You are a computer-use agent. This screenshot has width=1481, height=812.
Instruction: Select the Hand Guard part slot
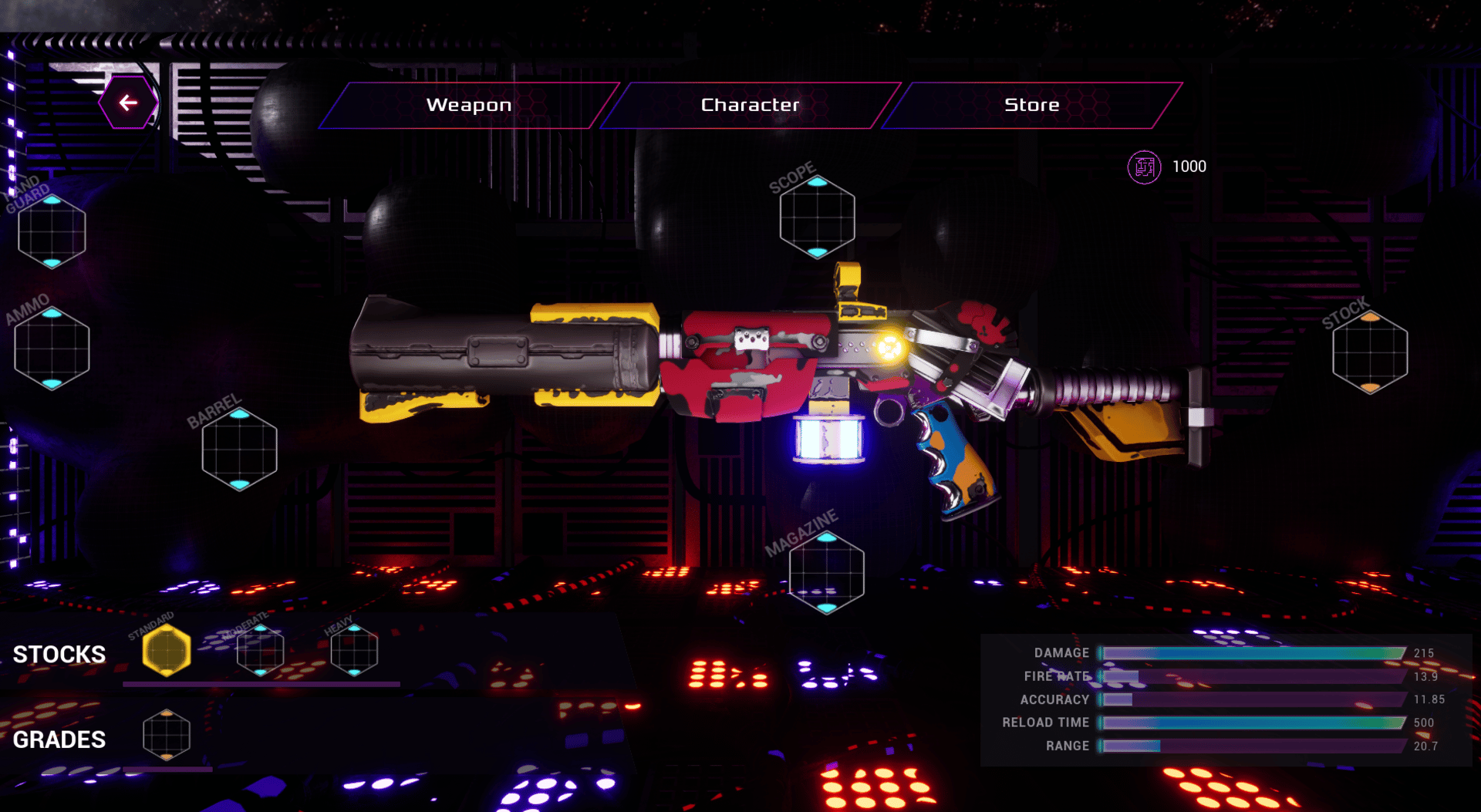click(52, 231)
